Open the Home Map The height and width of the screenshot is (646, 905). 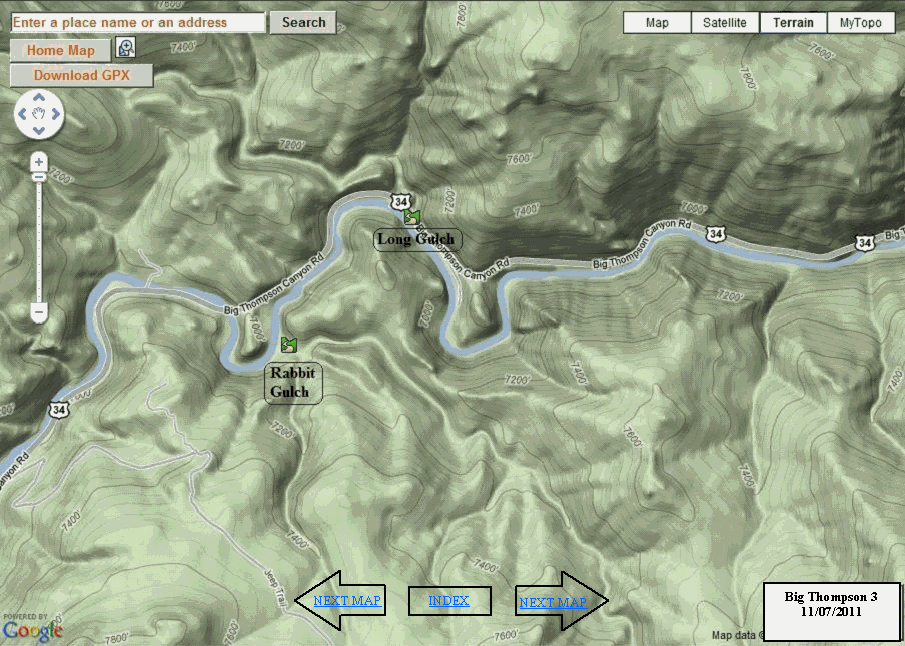(60, 50)
